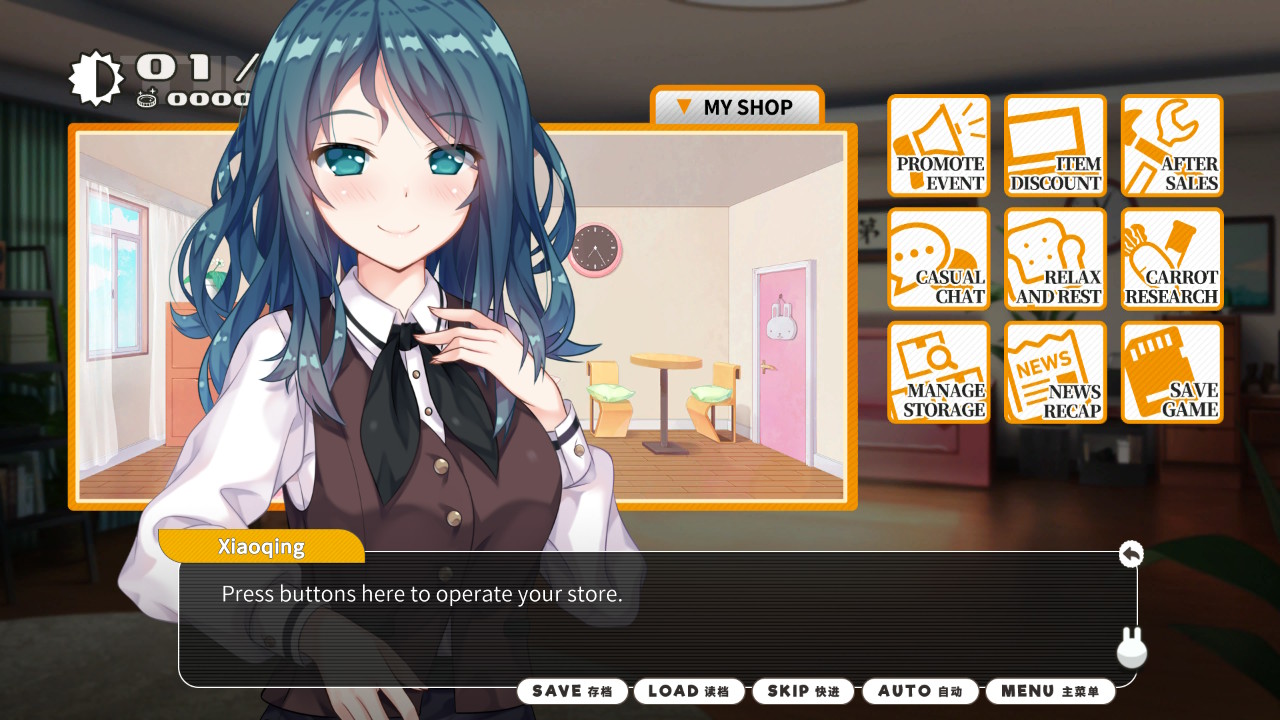Open Carrot Research
1280x720 pixels.
coord(1171,260)
